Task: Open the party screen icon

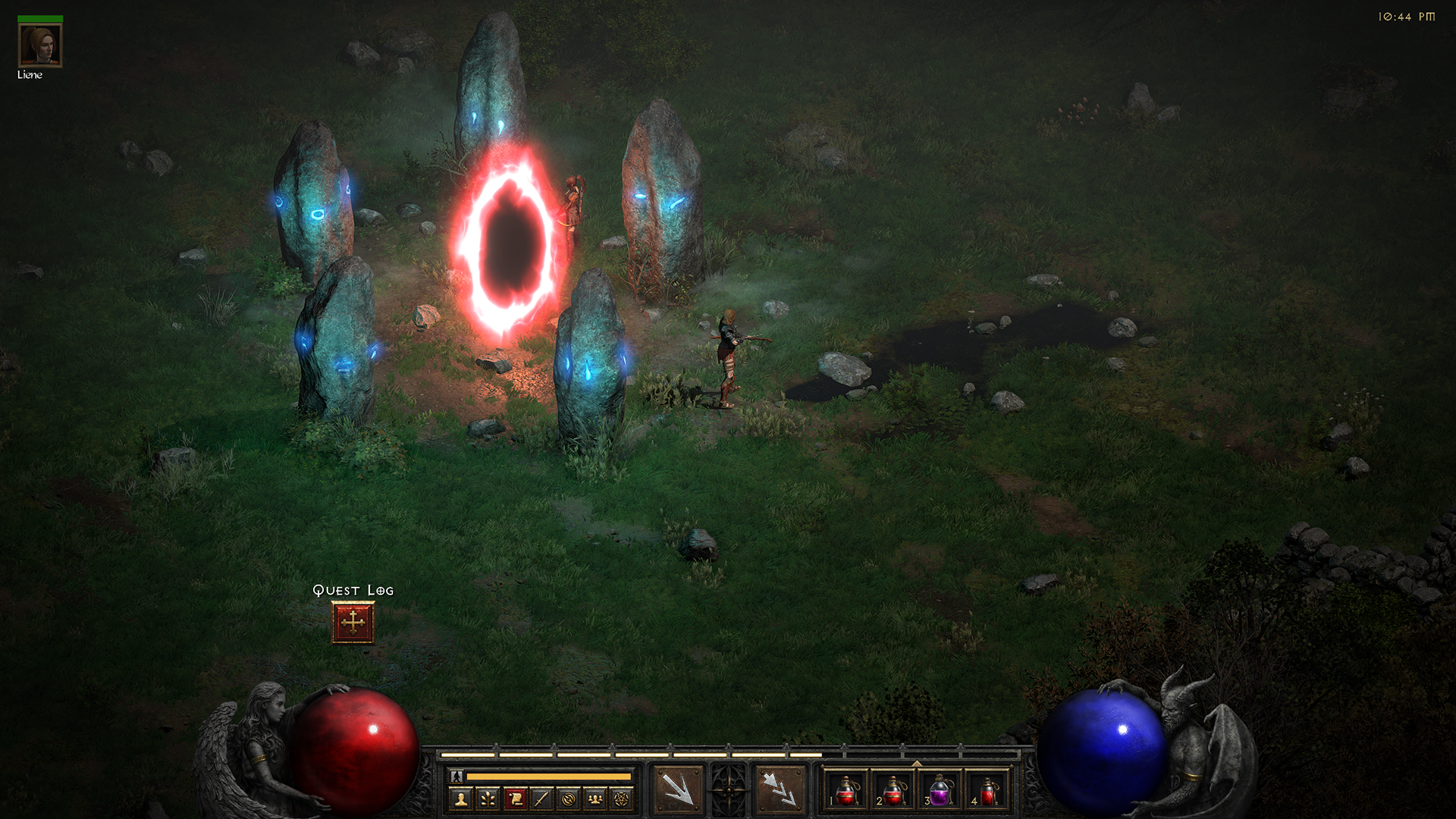Action: 595,799
